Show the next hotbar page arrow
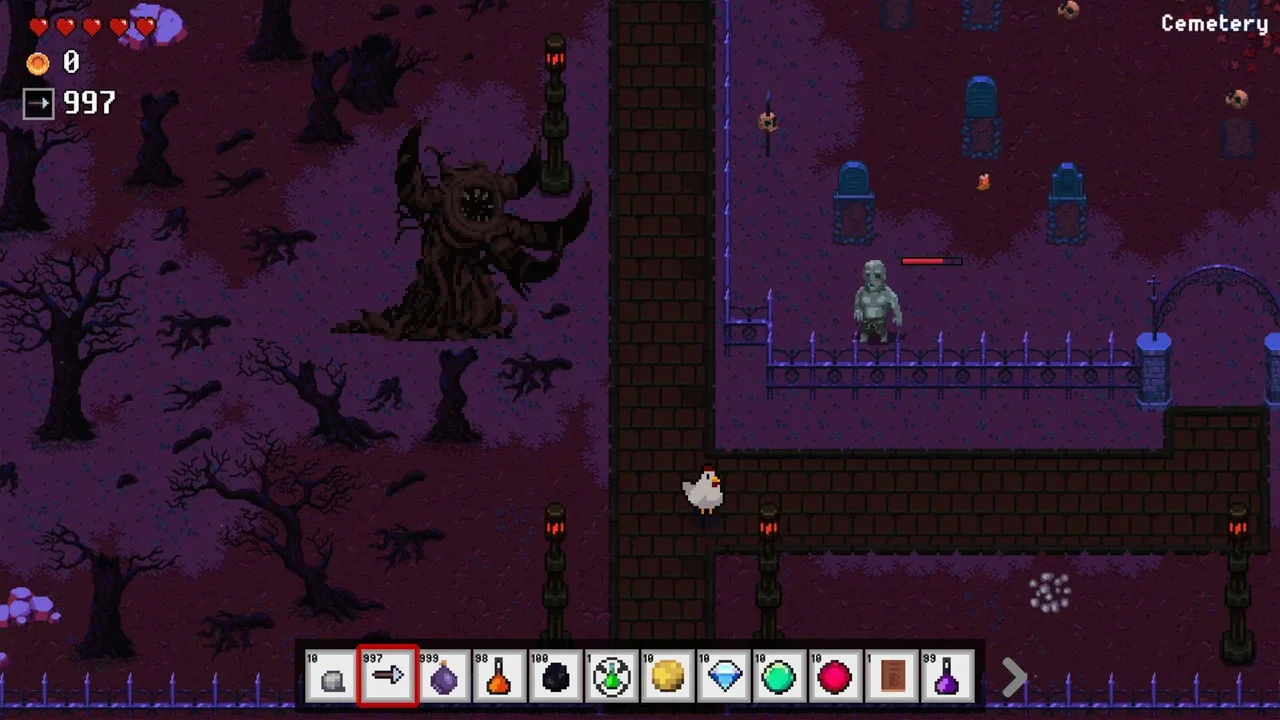 click(x=1014, y=678)
